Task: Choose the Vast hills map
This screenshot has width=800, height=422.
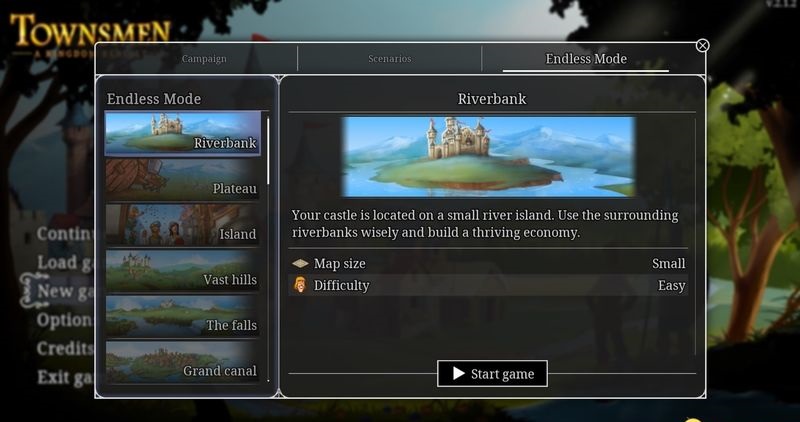Action: [183, 270]
